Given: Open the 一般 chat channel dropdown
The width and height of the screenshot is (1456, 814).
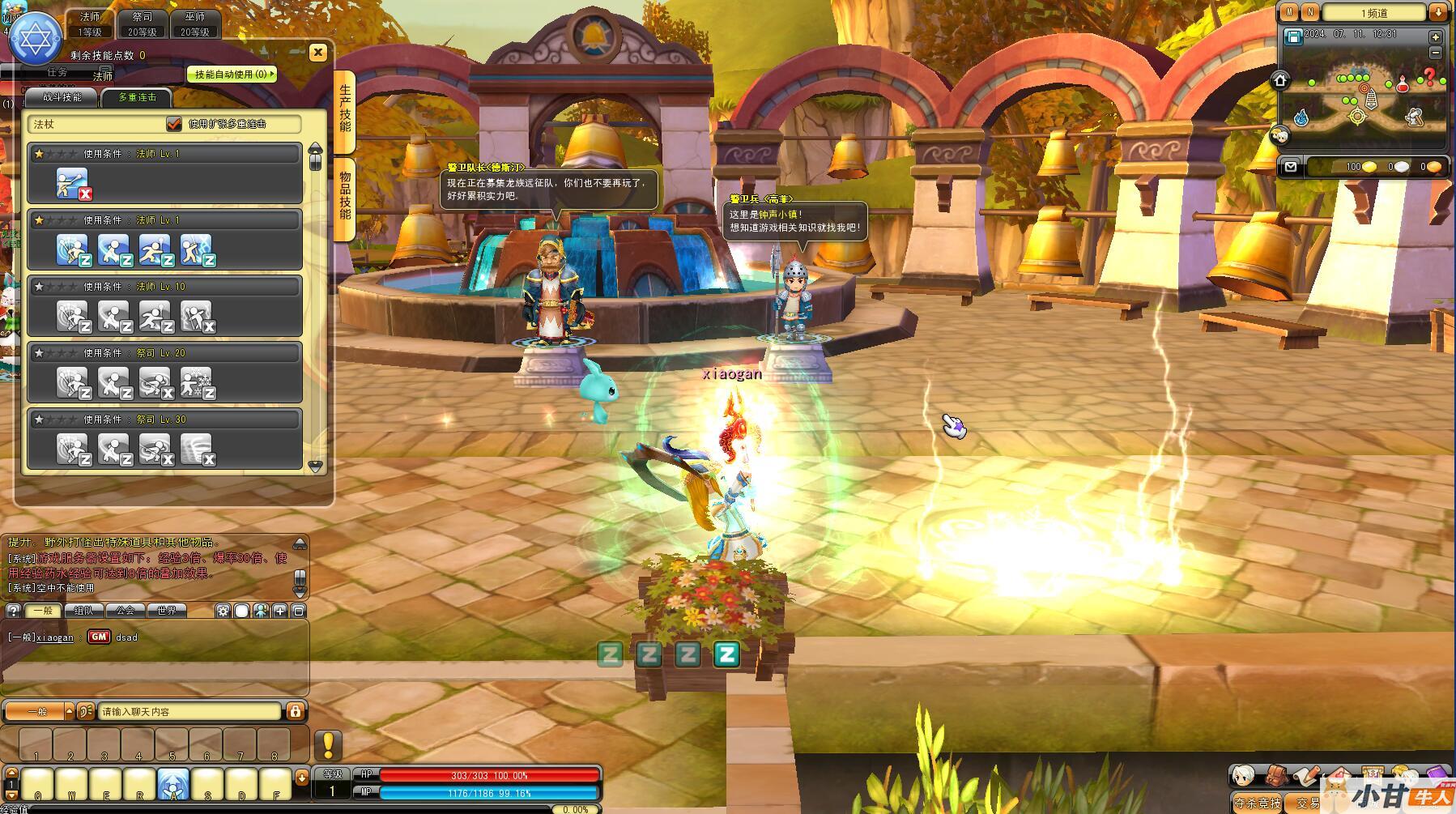Looking at the screenshot, I should [x=39, y=711].
